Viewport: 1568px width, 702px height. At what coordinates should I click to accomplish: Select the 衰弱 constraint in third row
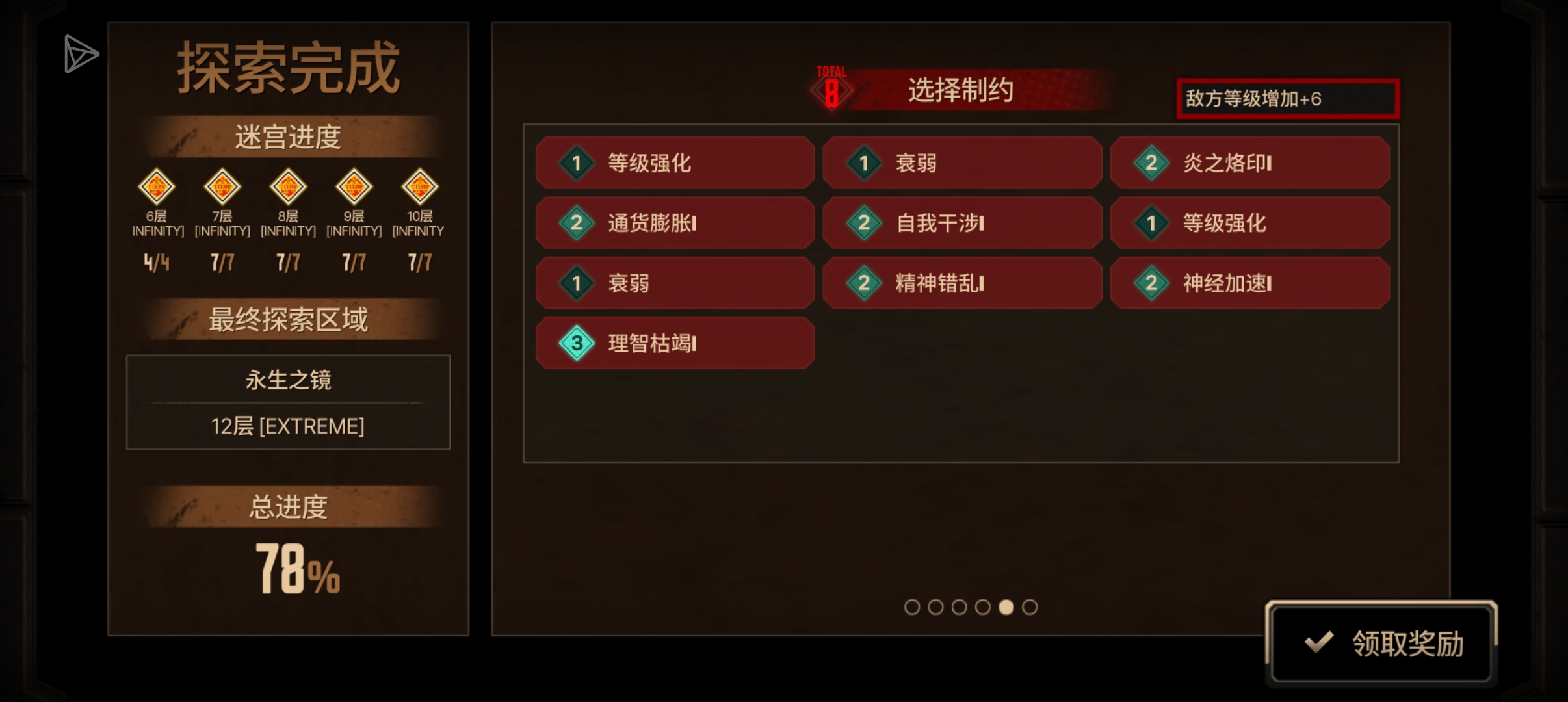coord(674,283)
